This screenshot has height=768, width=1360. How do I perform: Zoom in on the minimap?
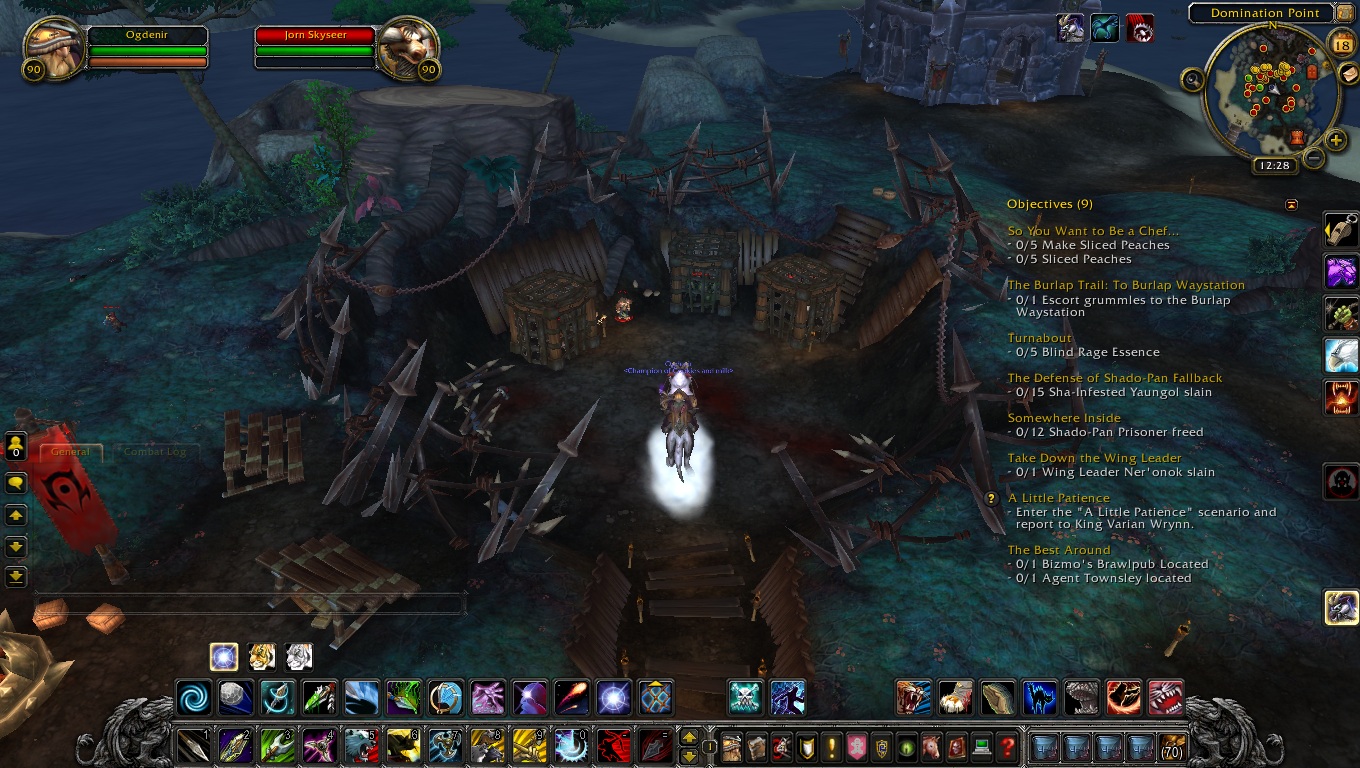point(1336,140)
